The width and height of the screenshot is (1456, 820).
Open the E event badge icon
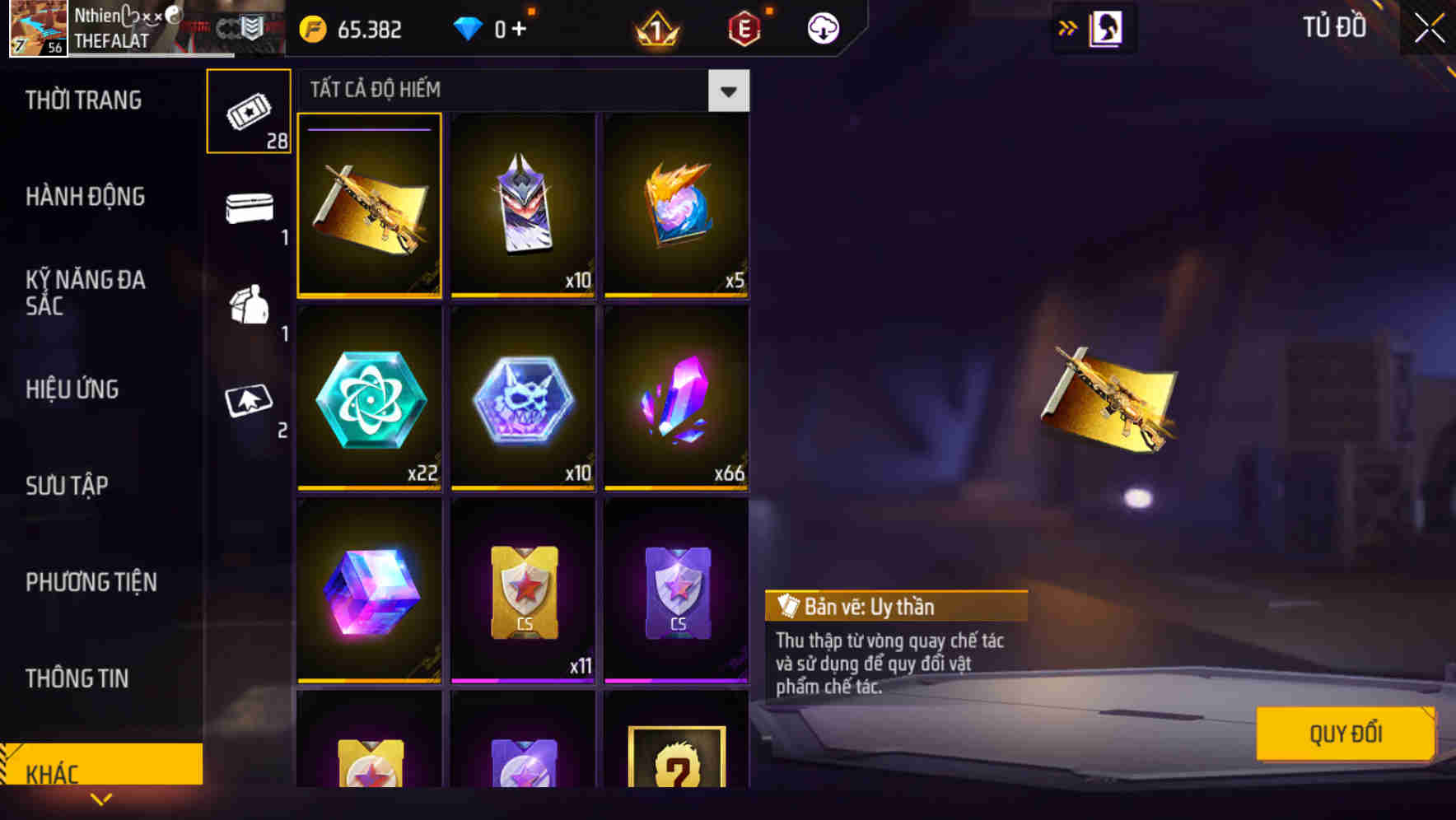click(x=744, y=27)
